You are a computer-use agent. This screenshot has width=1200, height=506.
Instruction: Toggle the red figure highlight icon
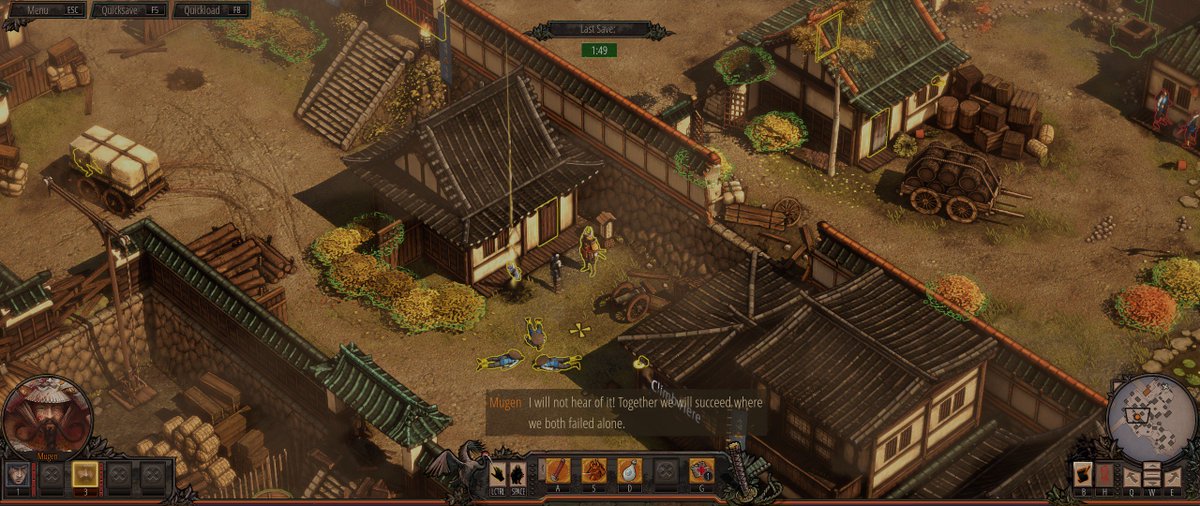(1104, 473)
